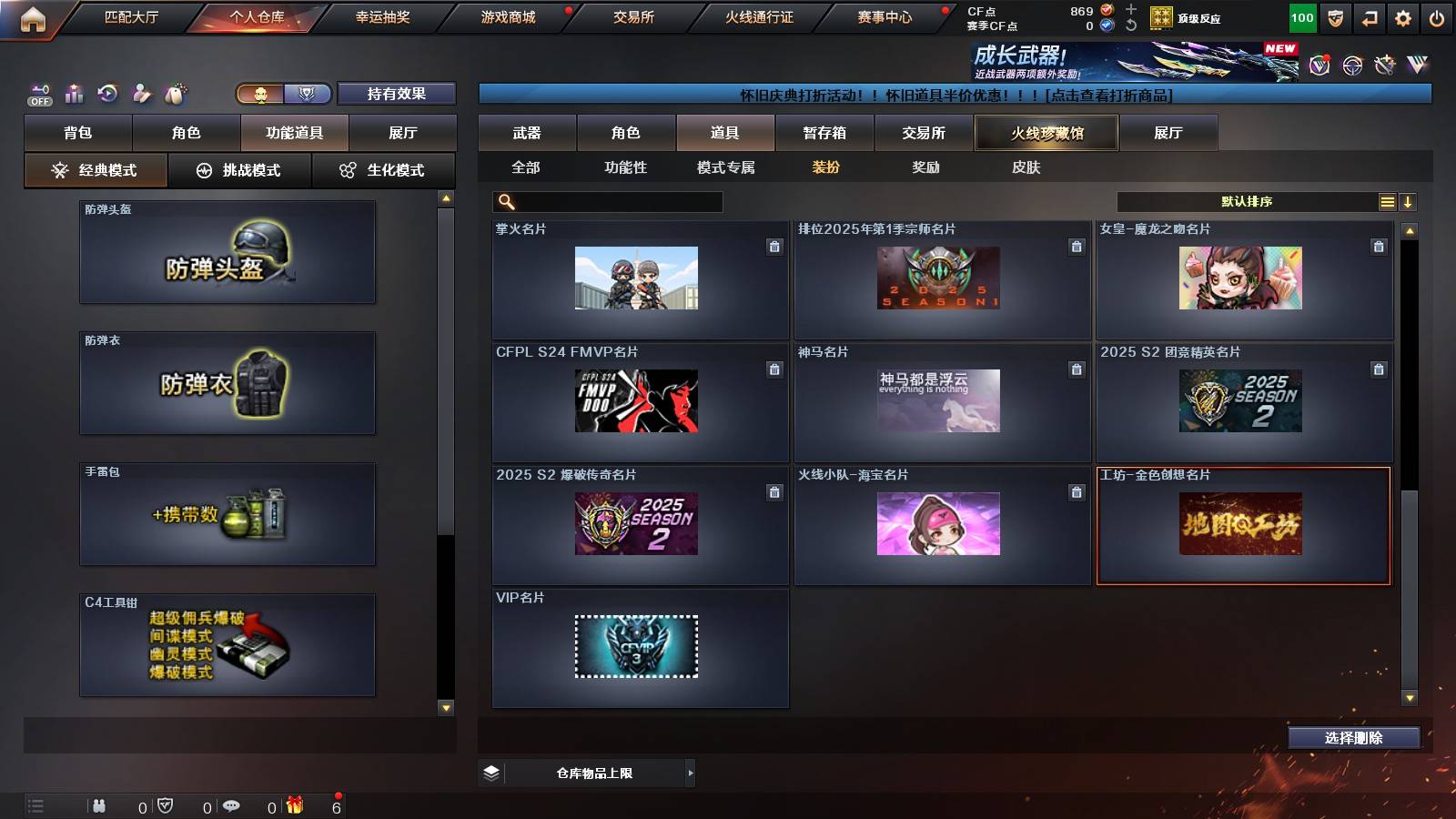Select the character action icon in top-left toolbar

[143, 92]
